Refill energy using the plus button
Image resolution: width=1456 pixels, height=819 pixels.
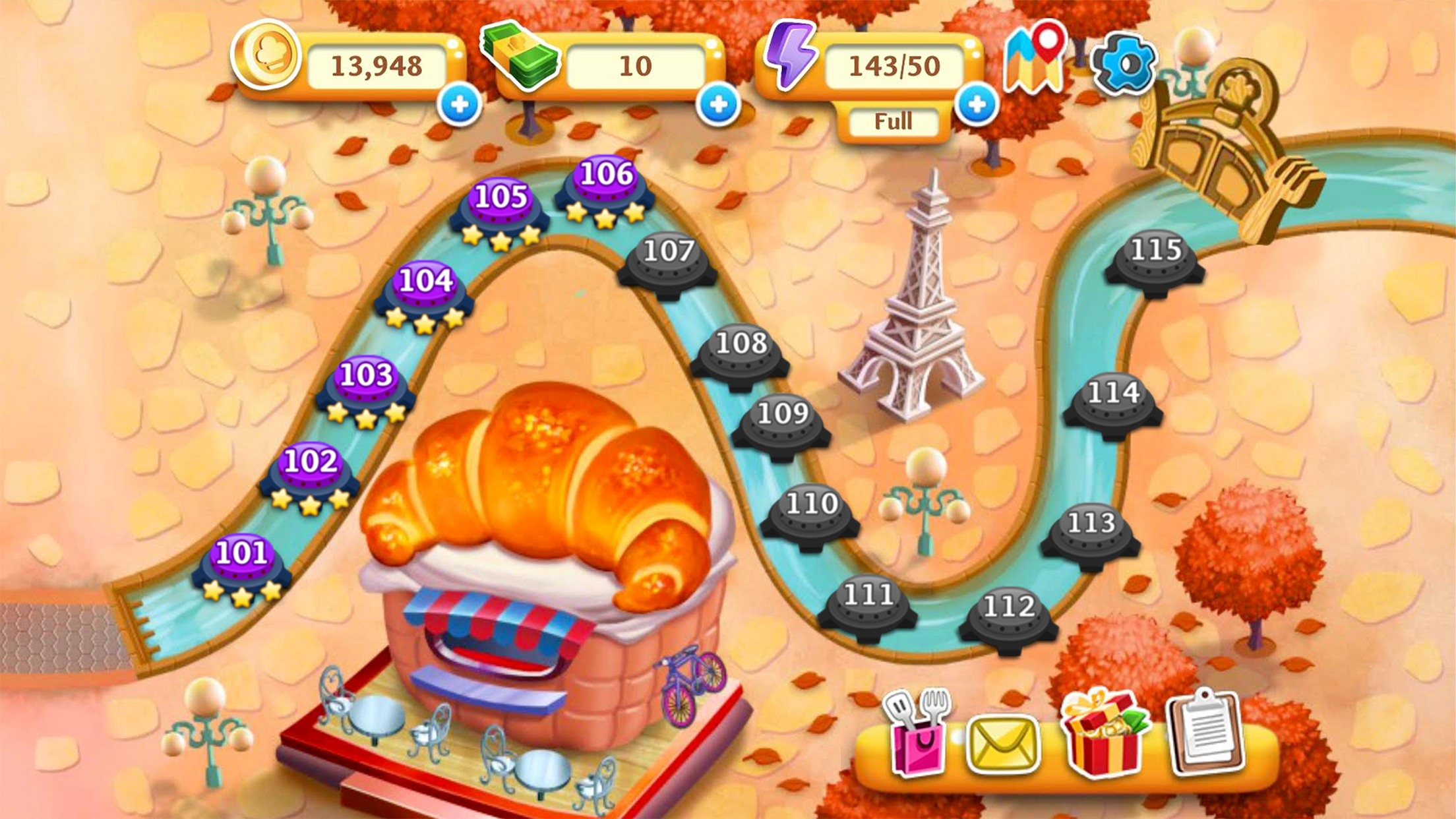click(x=977, y=104)
